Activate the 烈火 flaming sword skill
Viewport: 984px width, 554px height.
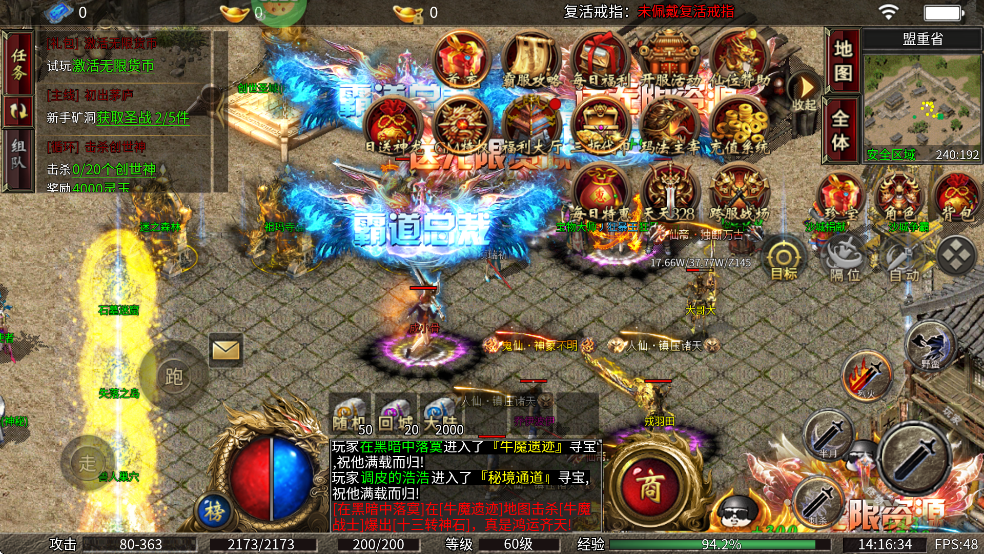click(865, 376)
